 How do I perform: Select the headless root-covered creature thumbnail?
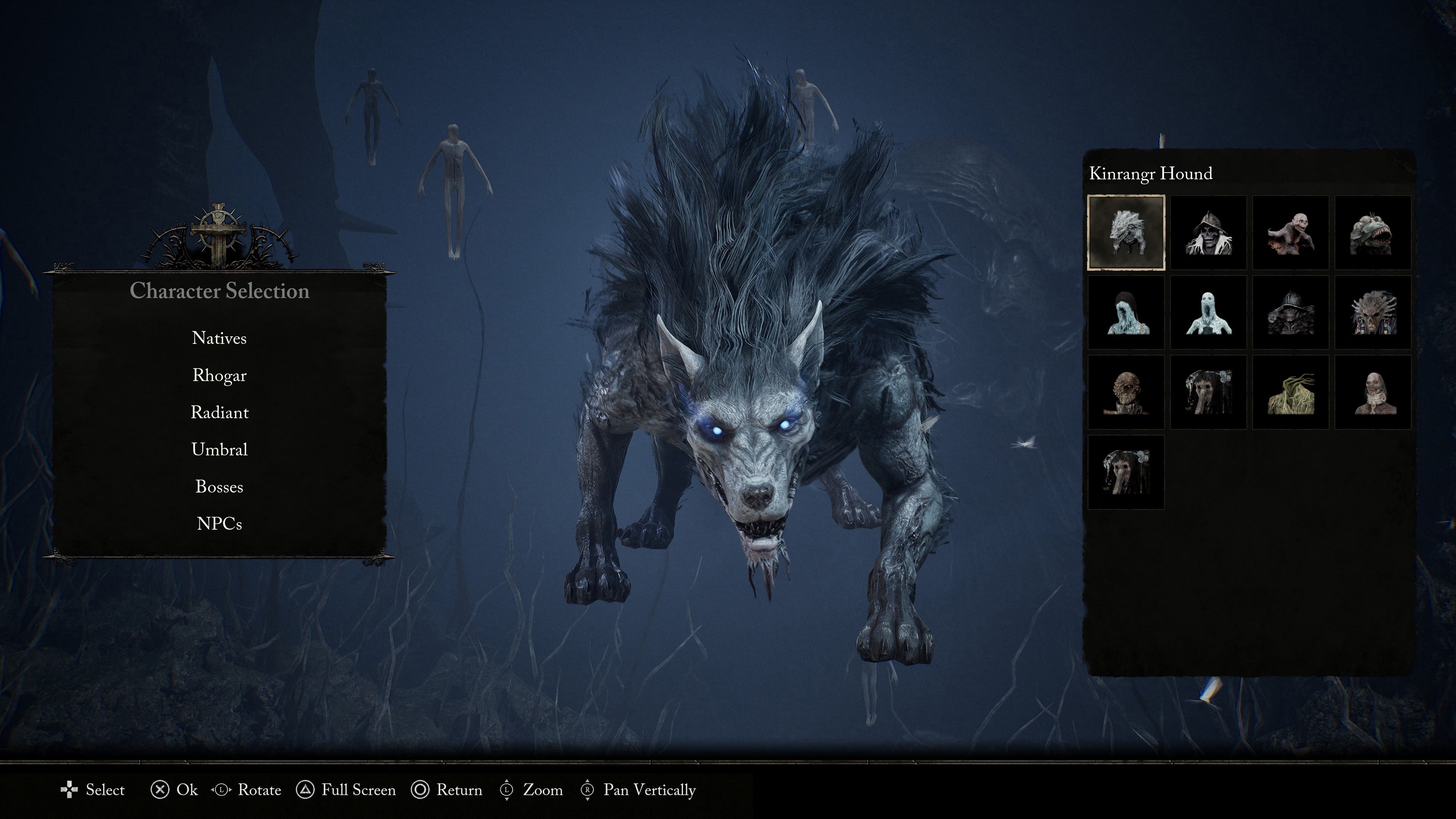pos(1291,393)
